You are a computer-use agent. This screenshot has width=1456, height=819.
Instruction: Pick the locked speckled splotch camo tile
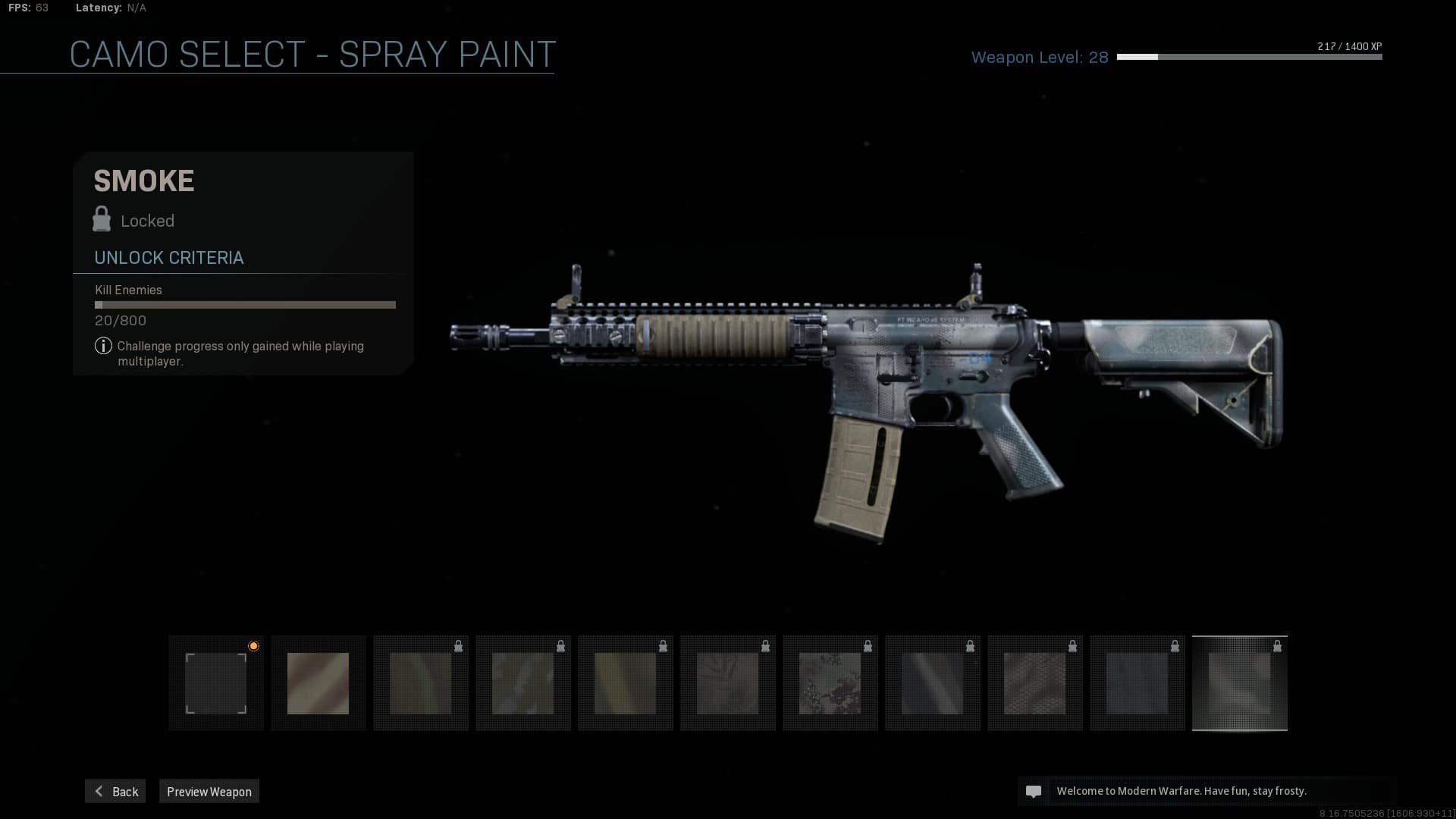tap(830, 683)
